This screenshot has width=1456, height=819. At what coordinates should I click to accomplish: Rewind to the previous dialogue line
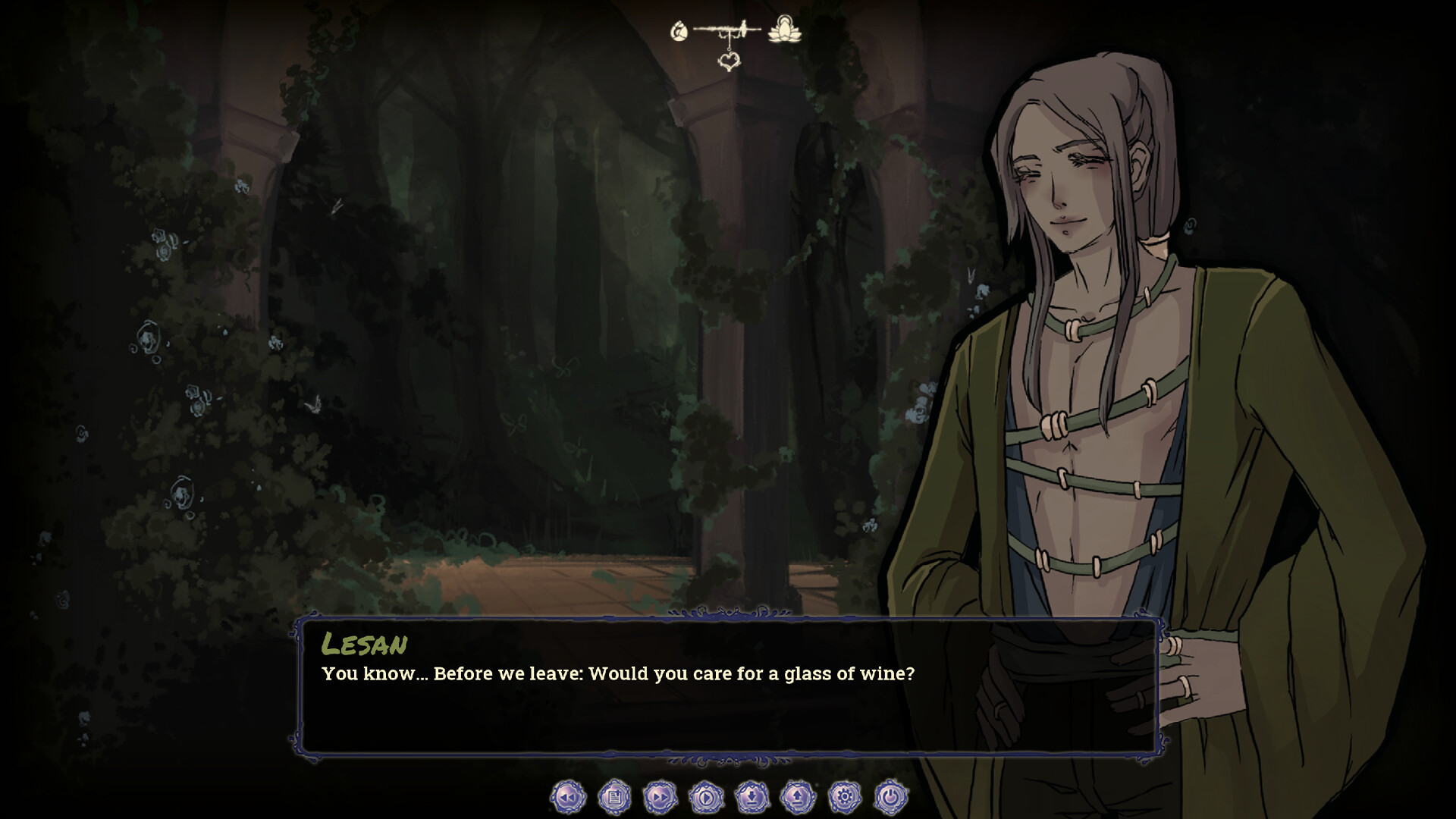(x=566, y=797)
